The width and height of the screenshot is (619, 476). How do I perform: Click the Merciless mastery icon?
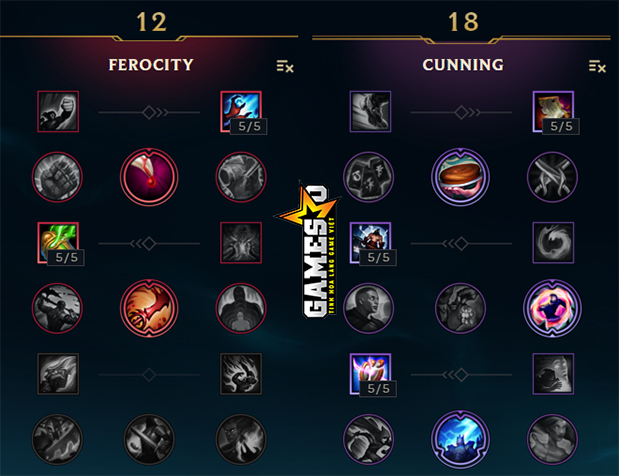click(x=369, y=242)
